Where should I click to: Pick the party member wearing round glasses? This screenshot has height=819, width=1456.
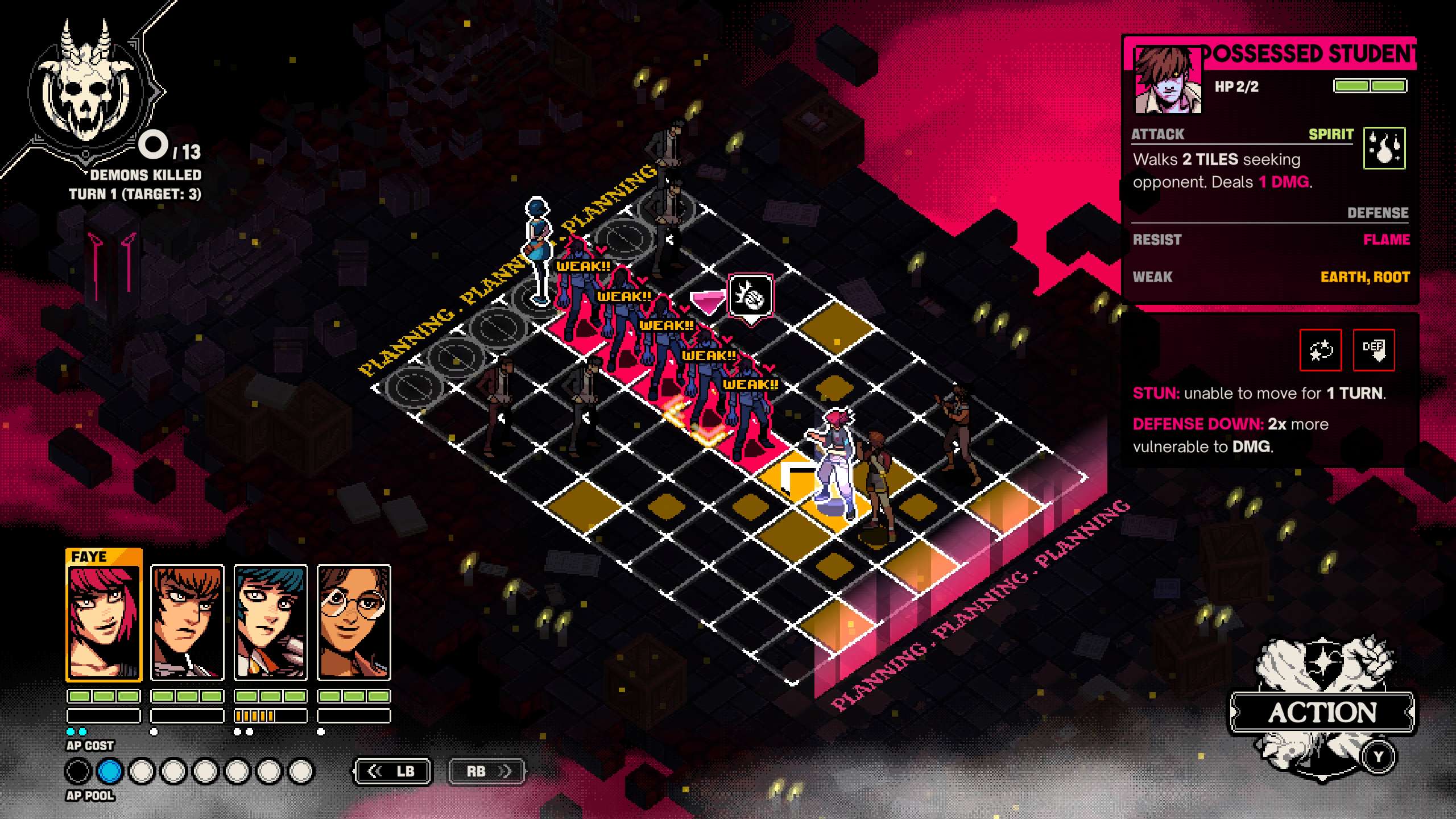click(x=354, y=622)
